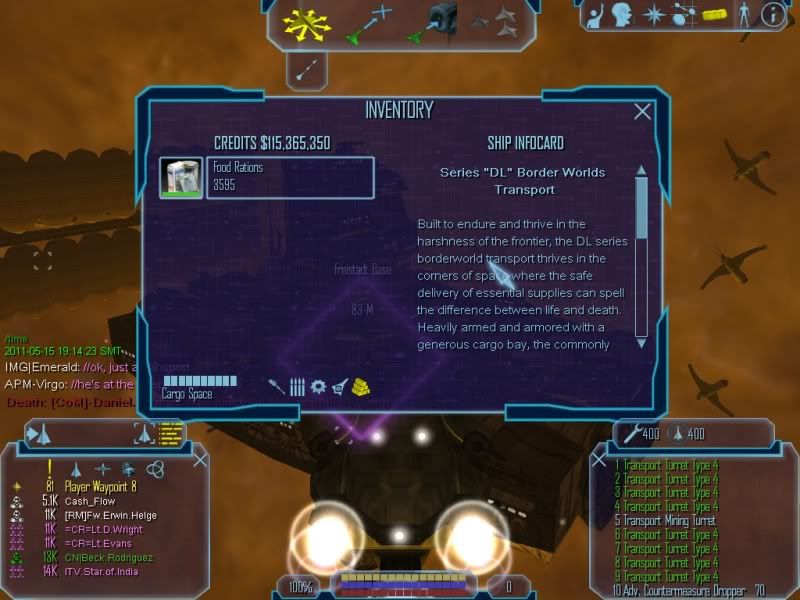This screenshot has width=800, height=600.
Task: Activate the go-to maneuver icon
Action: (x=370, y=23)
